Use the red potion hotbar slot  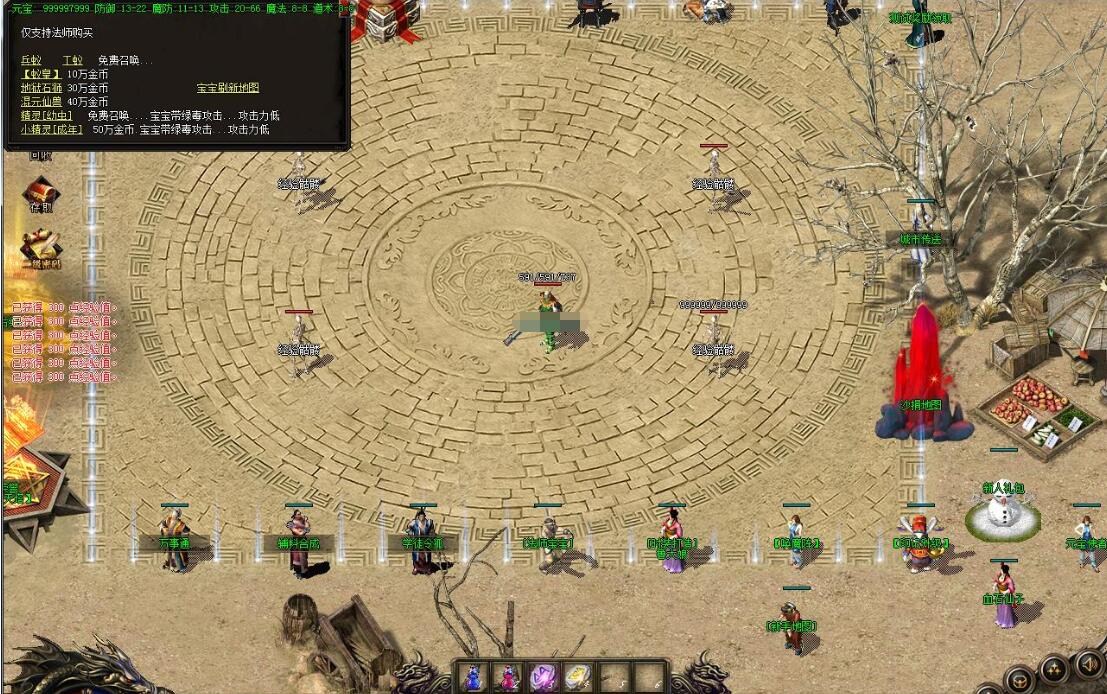508,676
